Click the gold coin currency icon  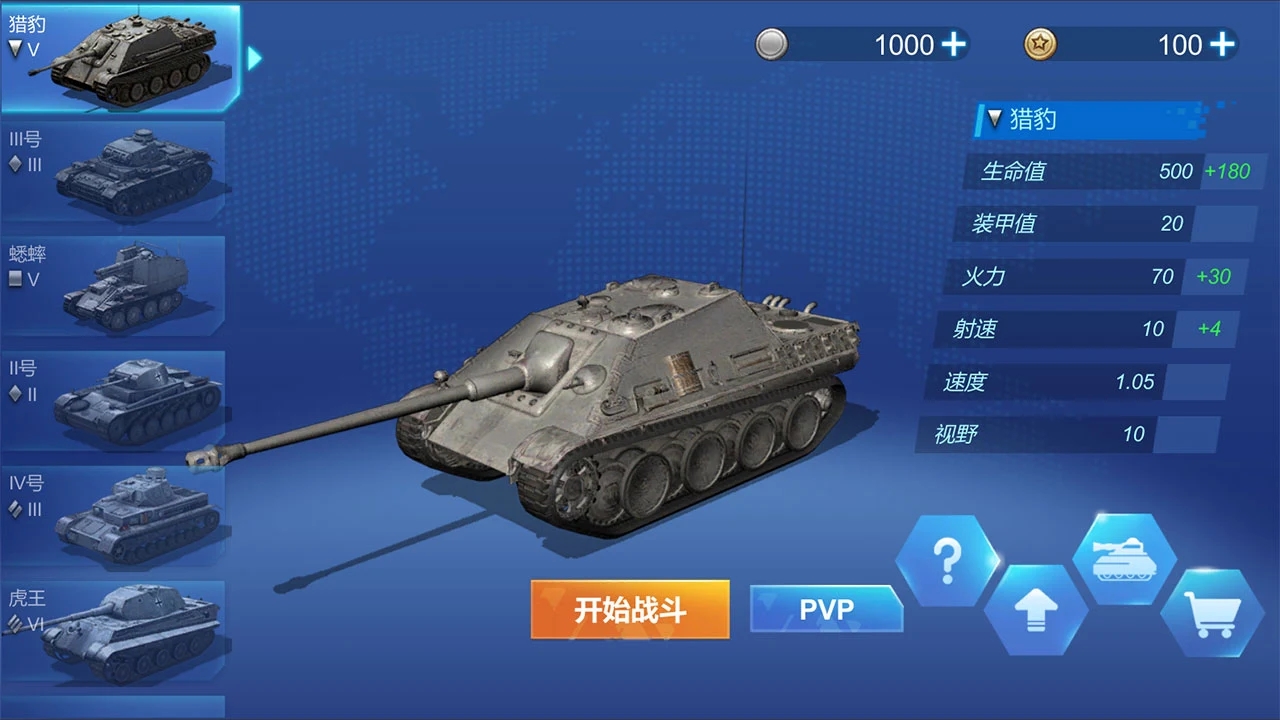1039,44
